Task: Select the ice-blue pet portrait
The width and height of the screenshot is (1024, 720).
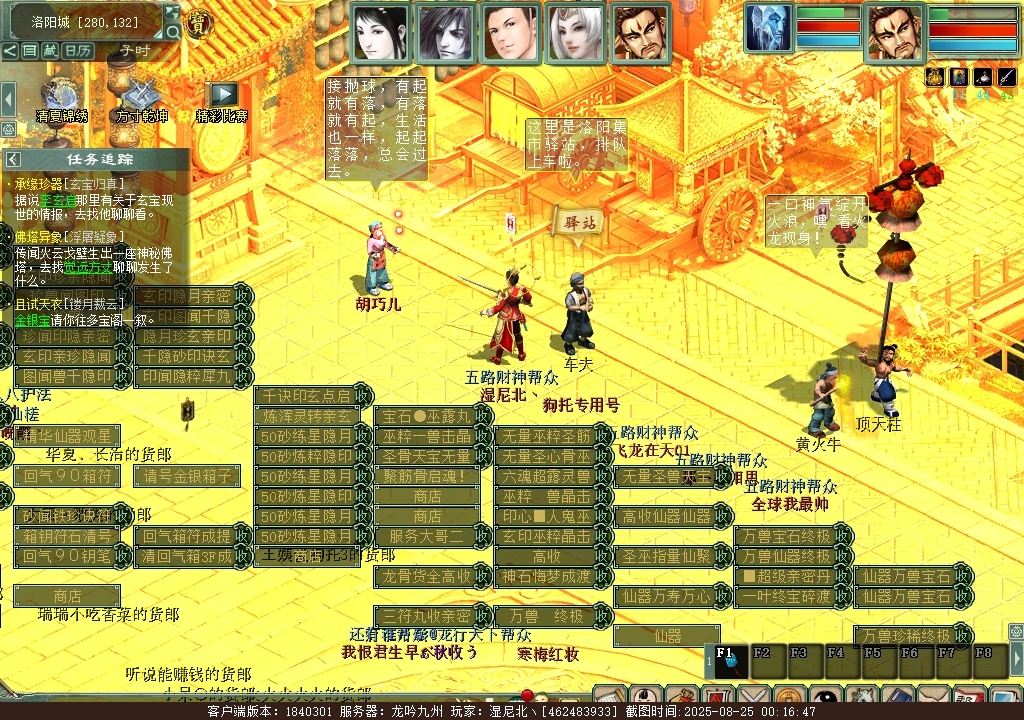Action: (x=767, y=27)
